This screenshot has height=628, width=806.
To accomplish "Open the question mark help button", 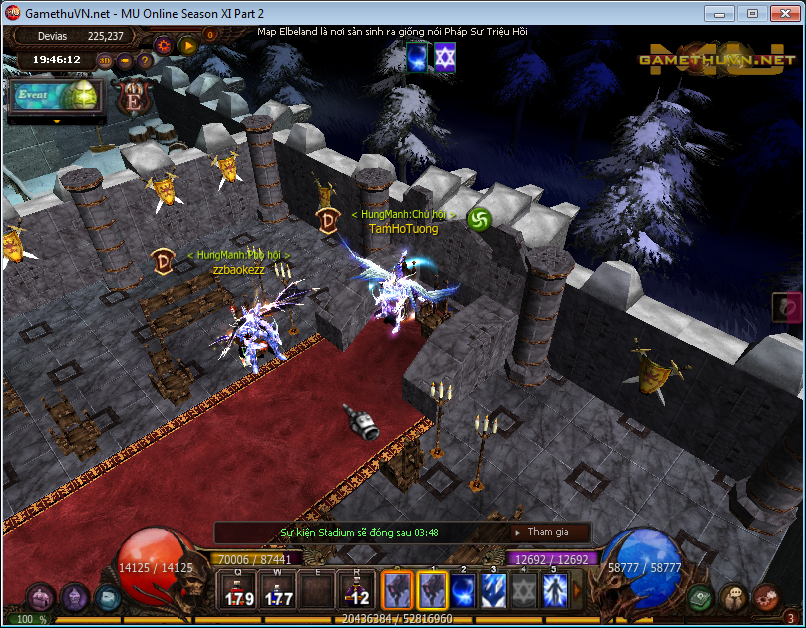I will pos(145,60).
